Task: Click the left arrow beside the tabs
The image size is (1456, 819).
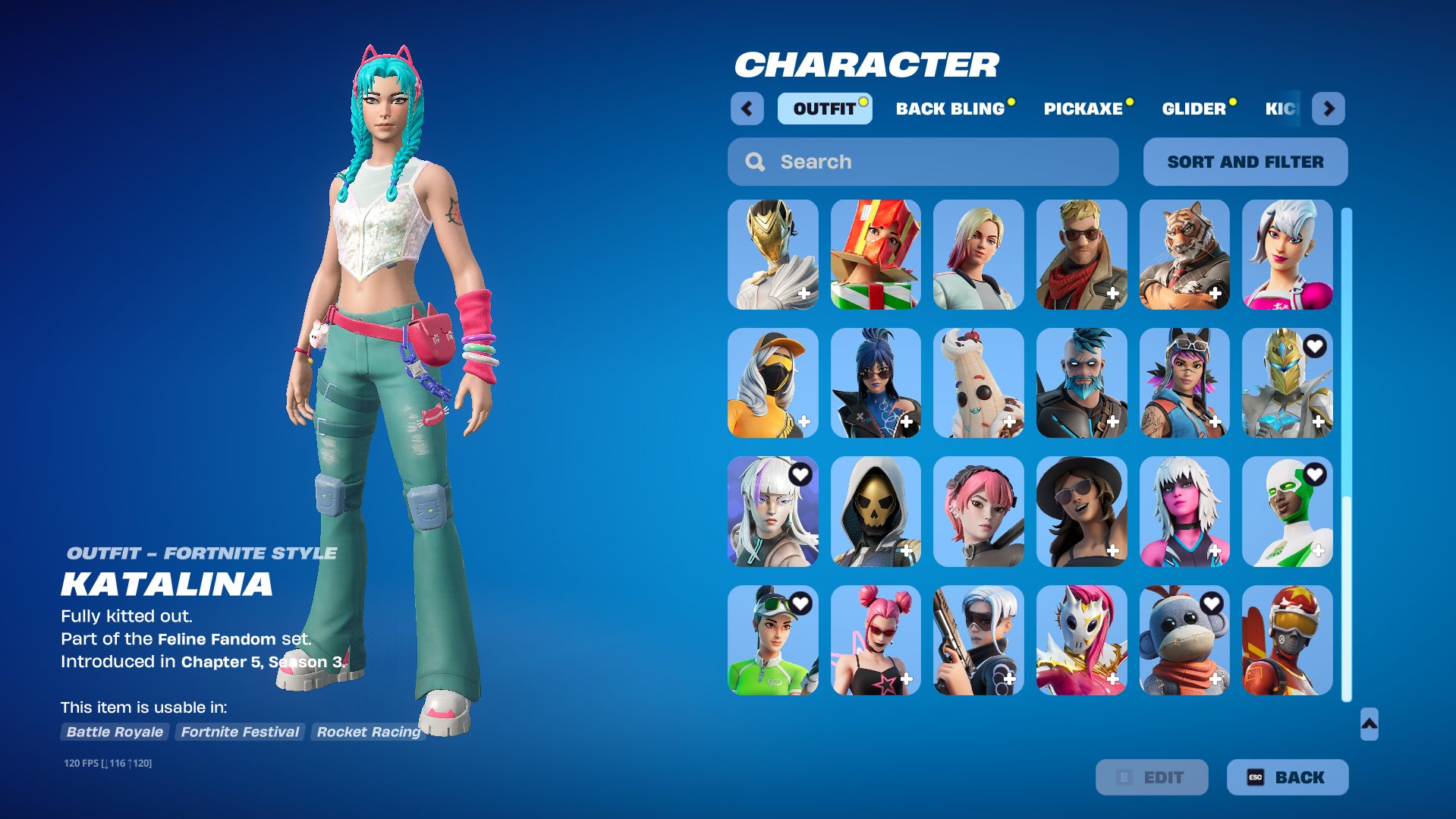Action: (x=747, y=109)
